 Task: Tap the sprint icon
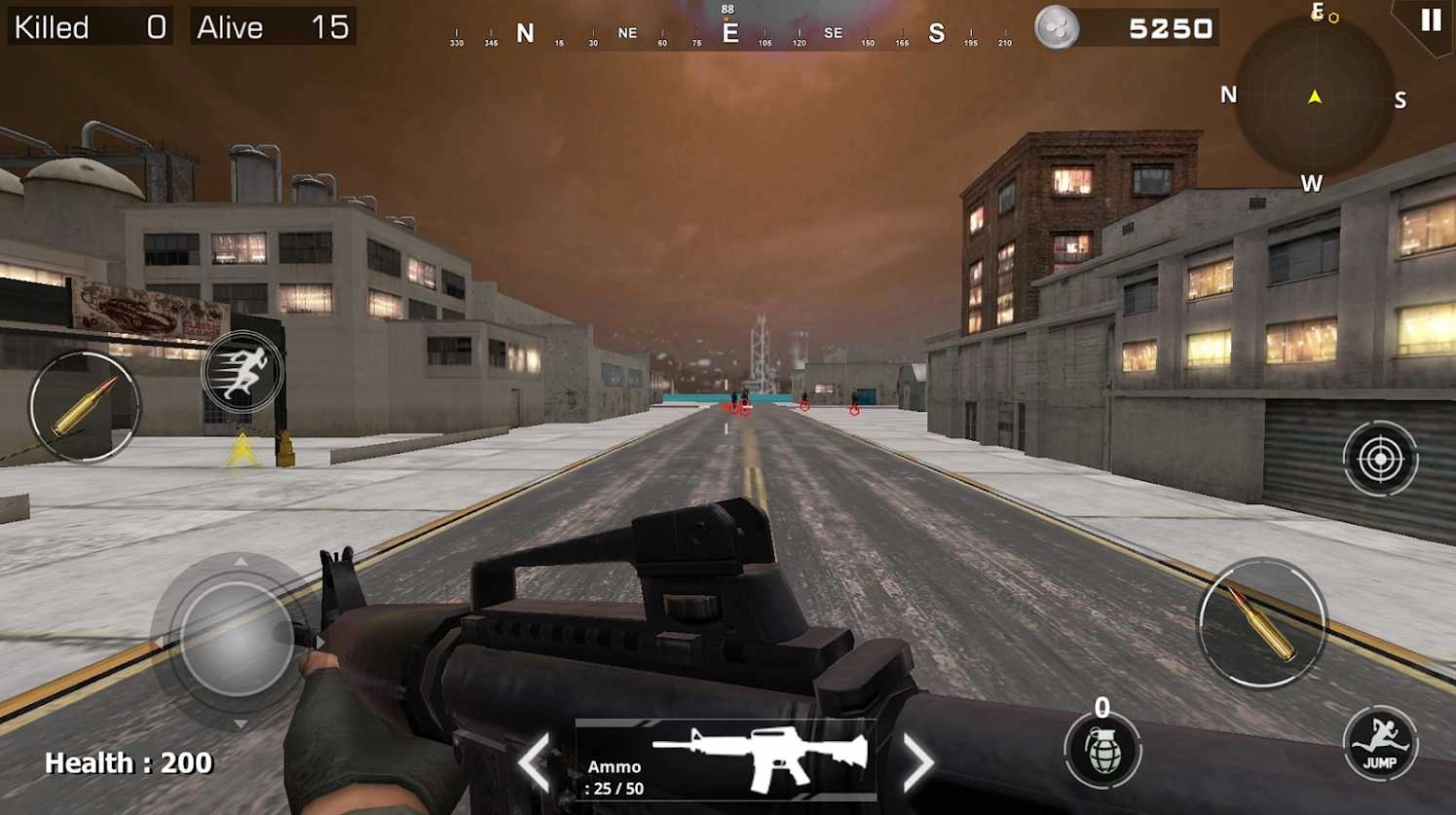pyautogui.click(x=243, y=370)
